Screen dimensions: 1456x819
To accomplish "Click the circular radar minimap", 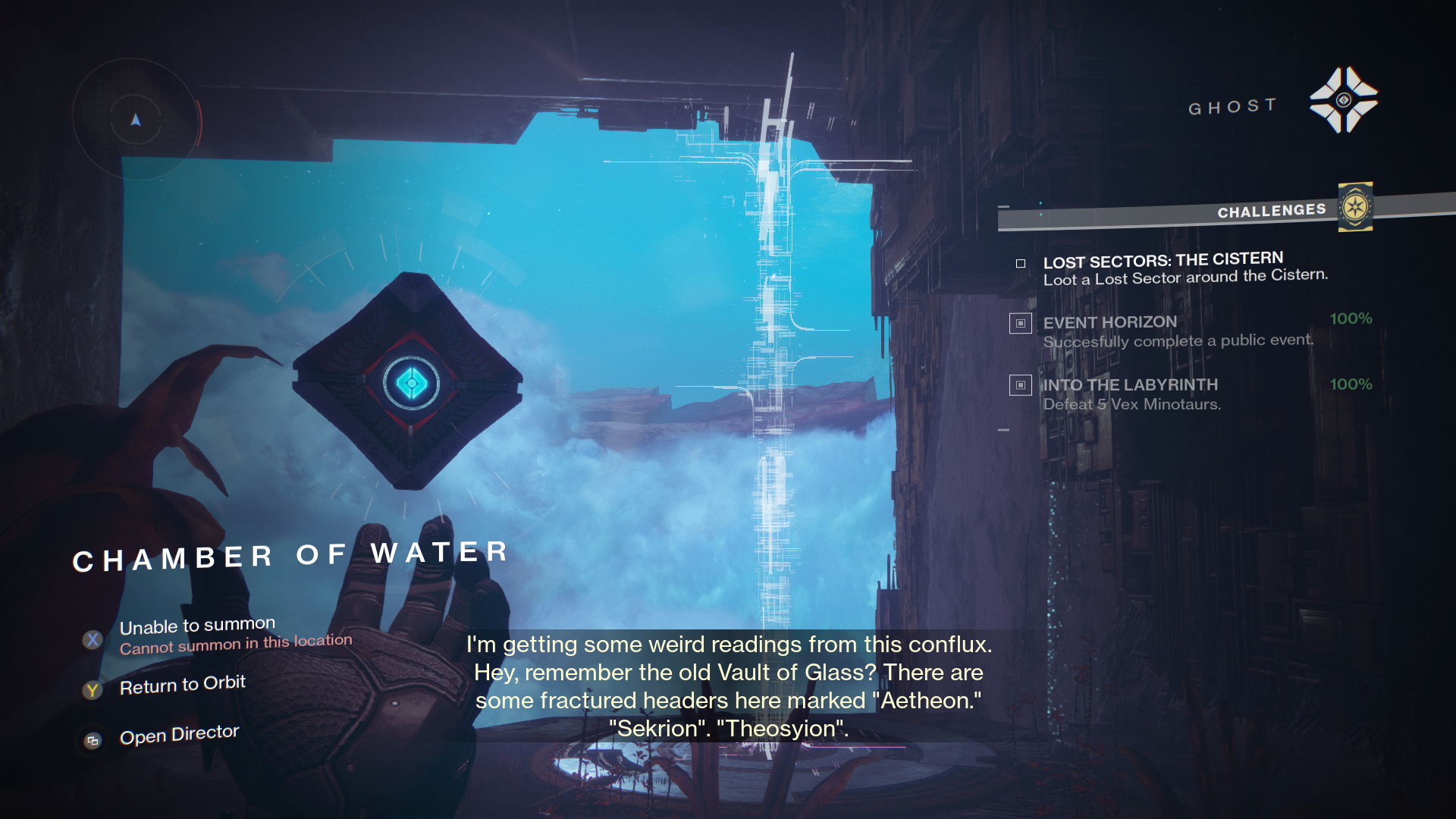I will [136, 120].
